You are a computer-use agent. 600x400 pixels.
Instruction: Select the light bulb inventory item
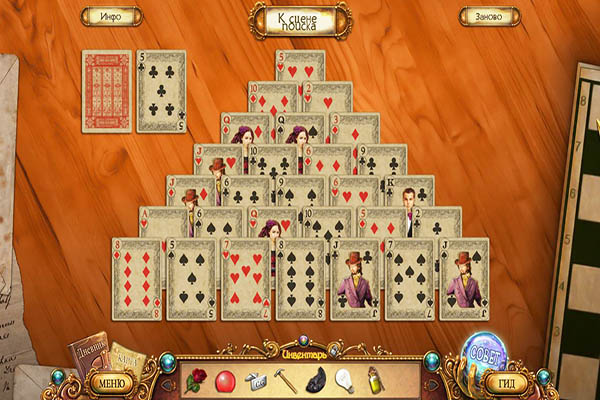point(343,380)
